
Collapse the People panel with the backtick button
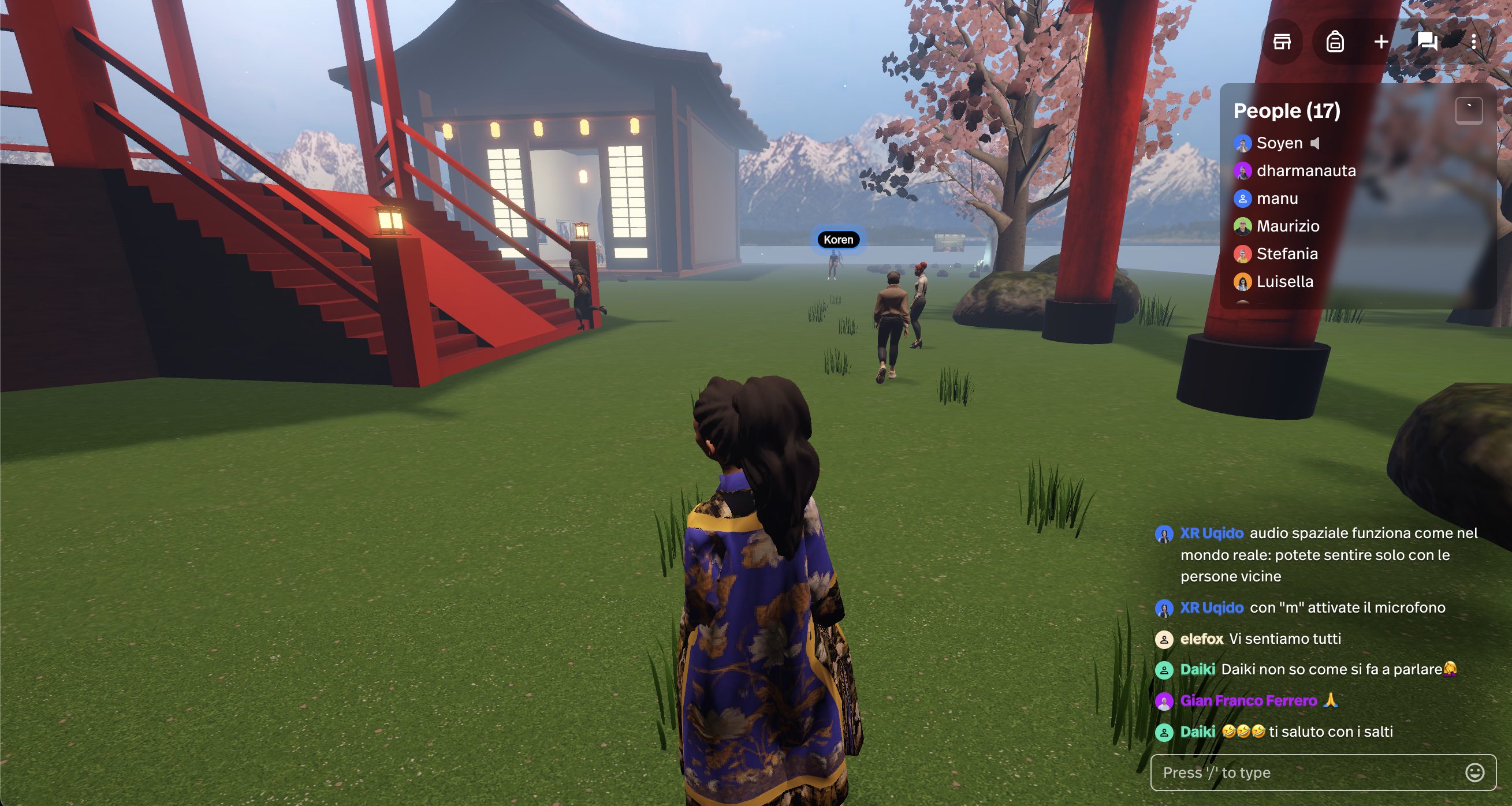(1469, 110)
